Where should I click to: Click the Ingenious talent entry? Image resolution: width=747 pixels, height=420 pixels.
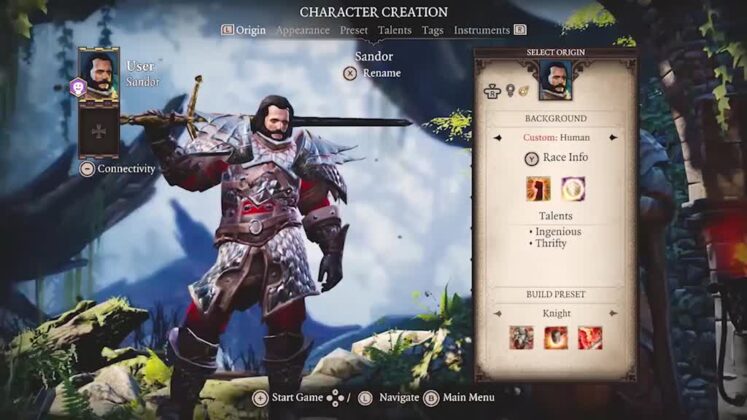pyautogui.click(x=554, y=232)
